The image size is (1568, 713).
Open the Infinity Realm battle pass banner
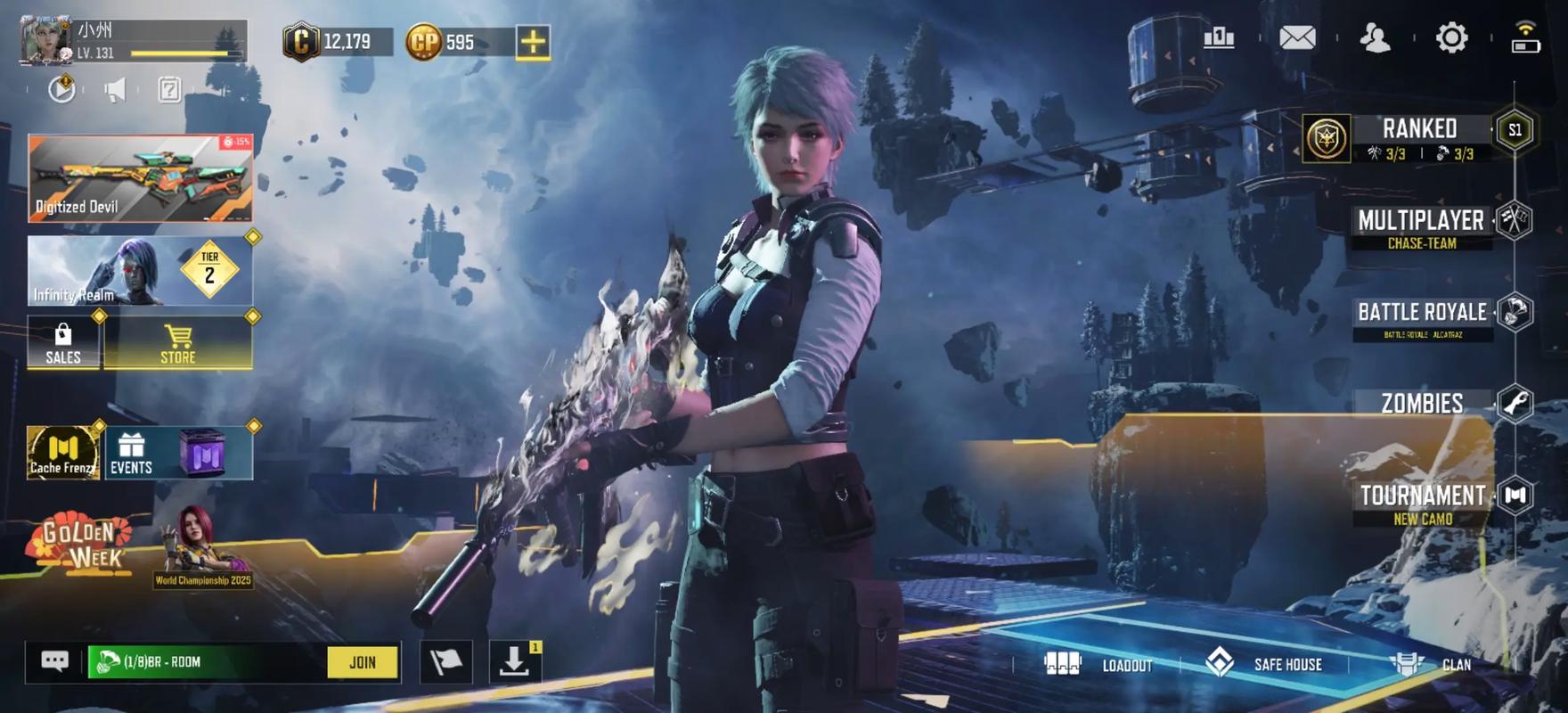(x=140, y=271)
